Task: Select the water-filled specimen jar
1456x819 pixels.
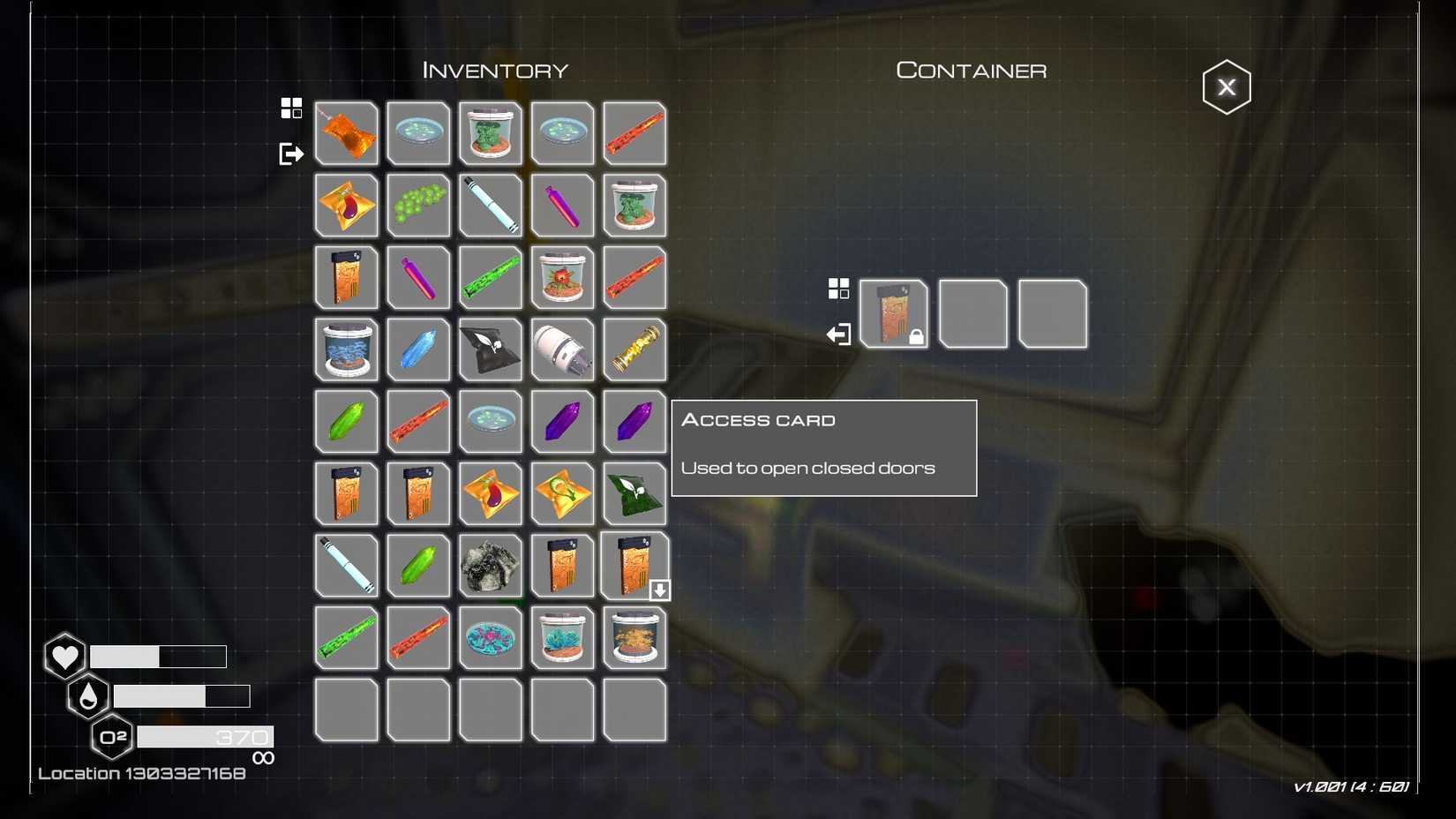Action: point(347,349)
